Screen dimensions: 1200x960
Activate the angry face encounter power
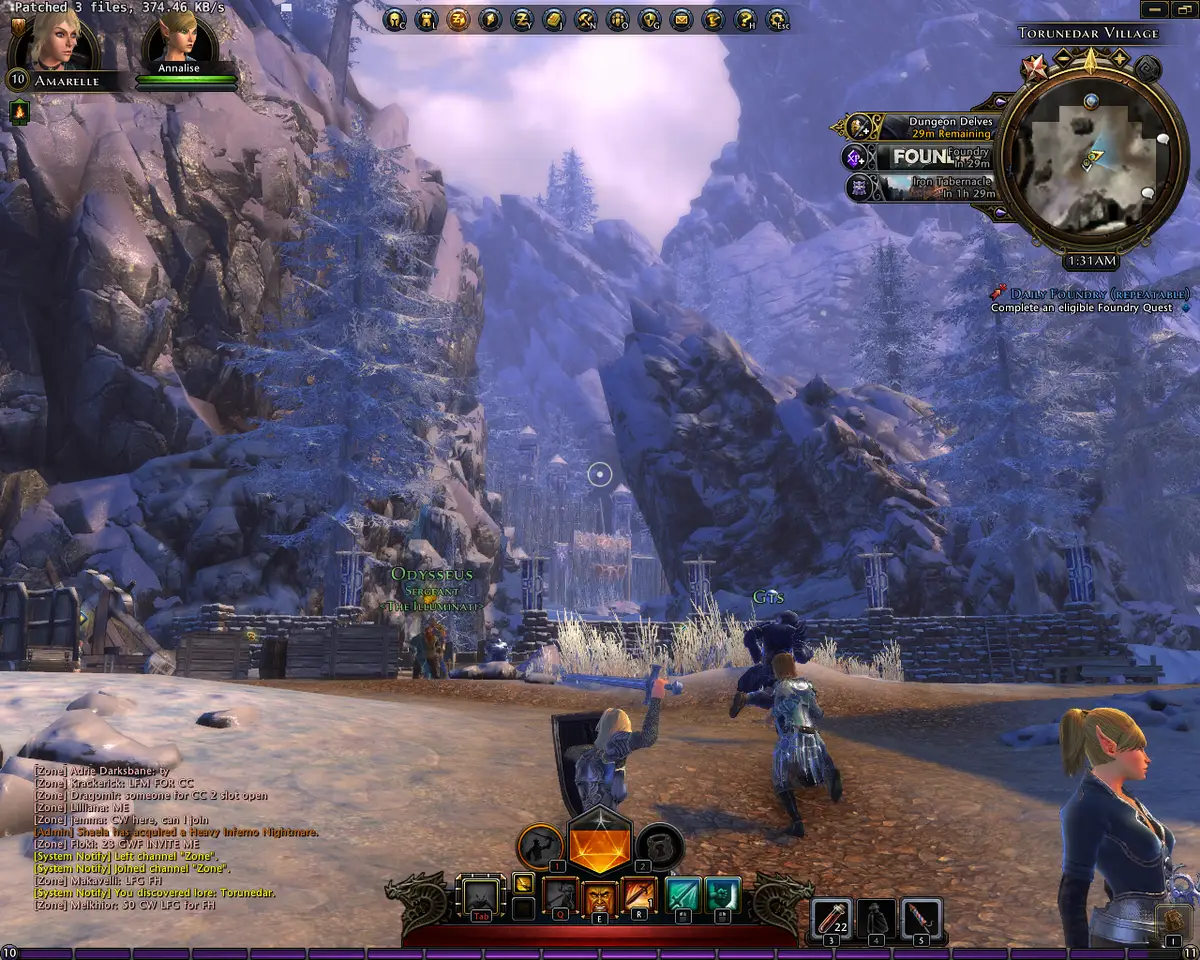600,897
